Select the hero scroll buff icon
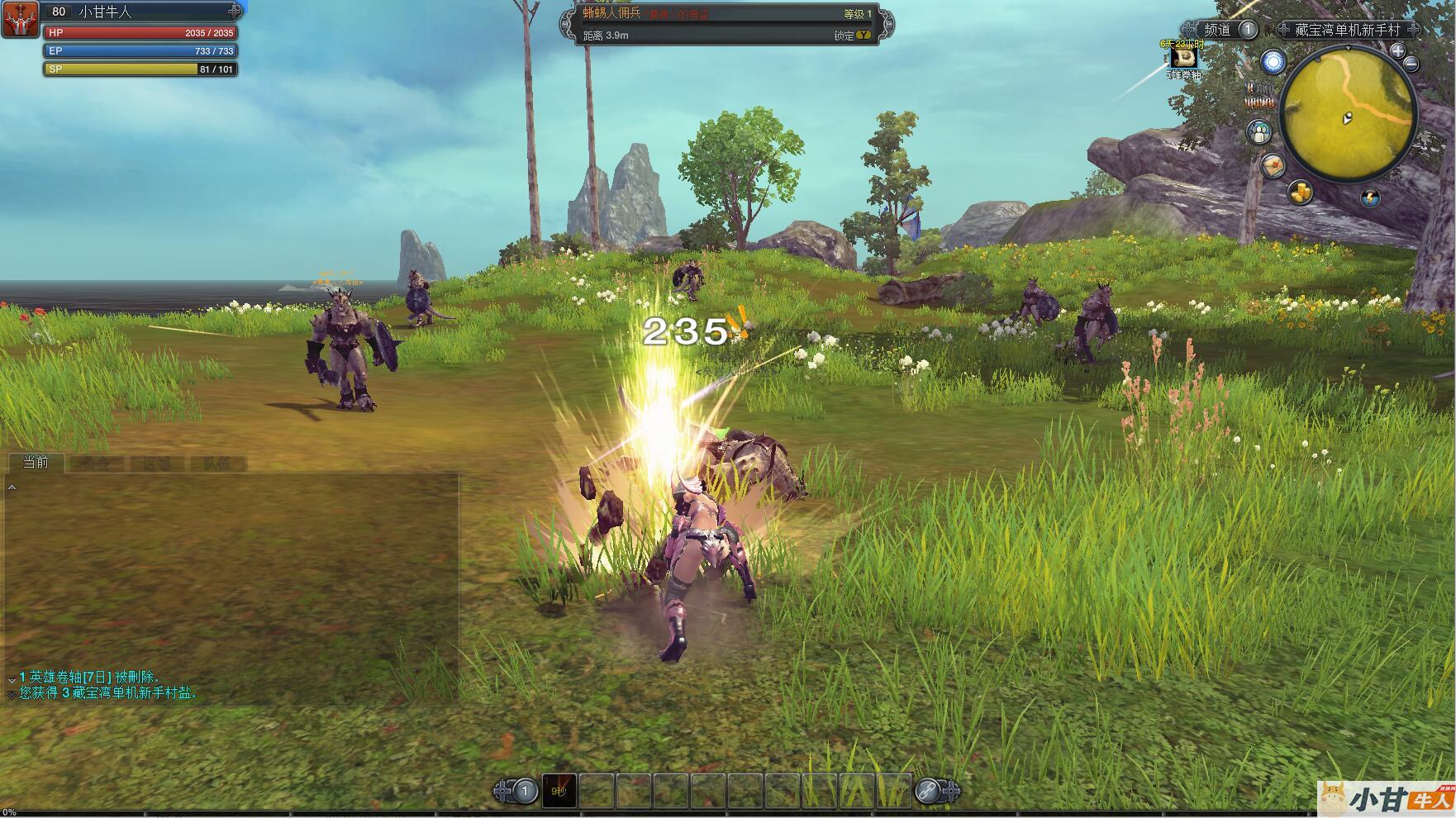The width and height of the screenshot is (1456, 818). (1184, 57)
